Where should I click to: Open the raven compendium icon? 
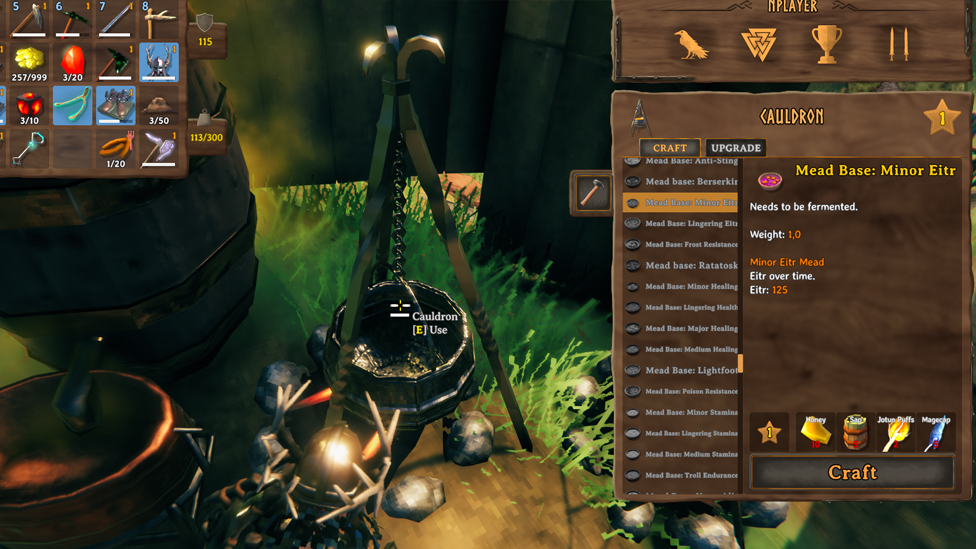coord(691,45)
